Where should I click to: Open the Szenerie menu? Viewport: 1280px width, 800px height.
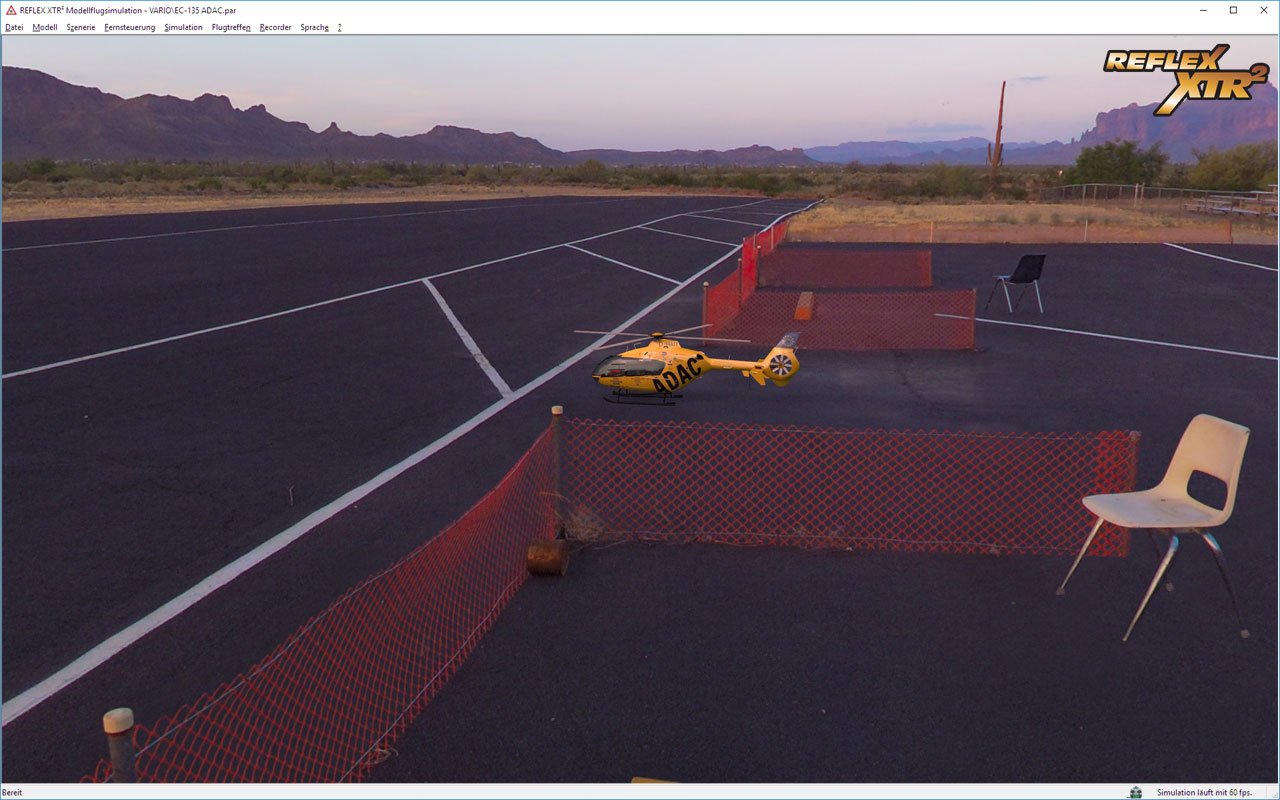tap(80, 27)
